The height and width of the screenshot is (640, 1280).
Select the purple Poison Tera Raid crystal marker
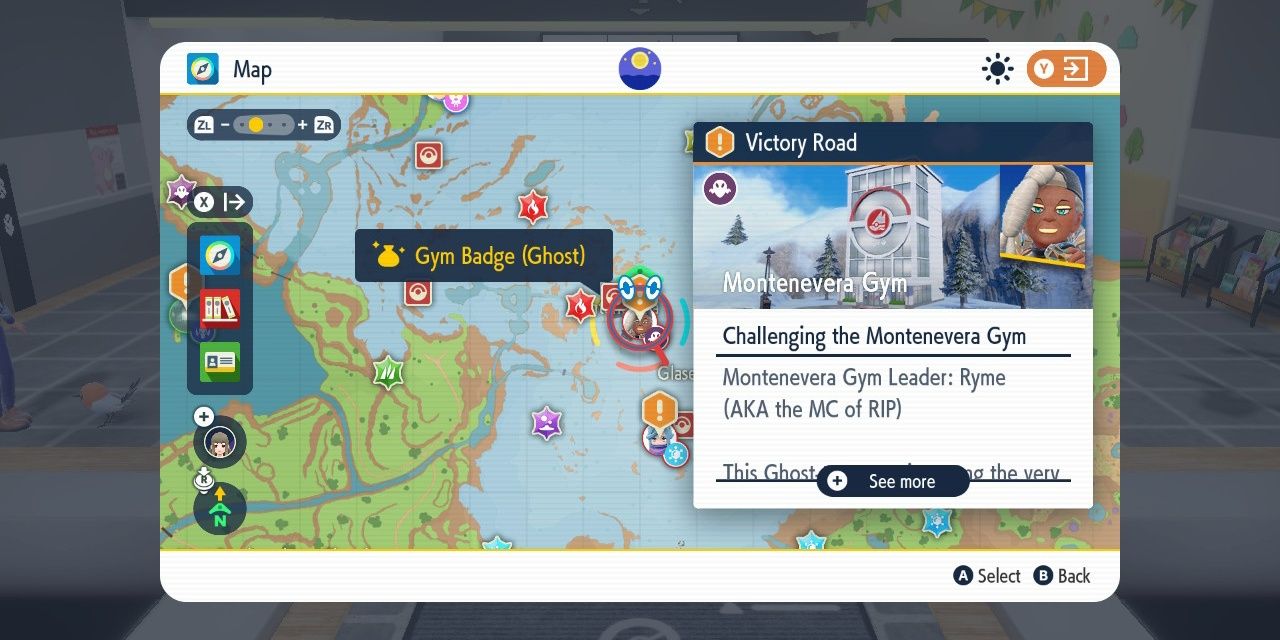pos(546,422)
